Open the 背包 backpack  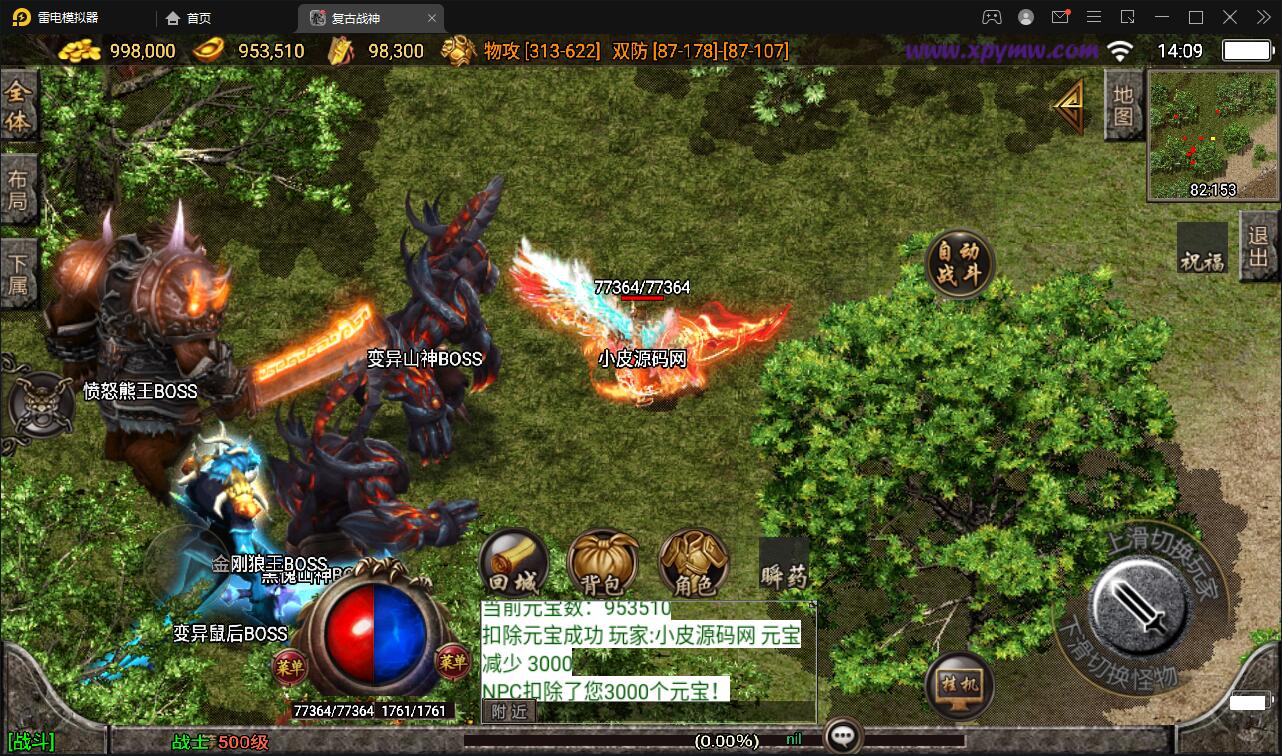click(602, 564)
